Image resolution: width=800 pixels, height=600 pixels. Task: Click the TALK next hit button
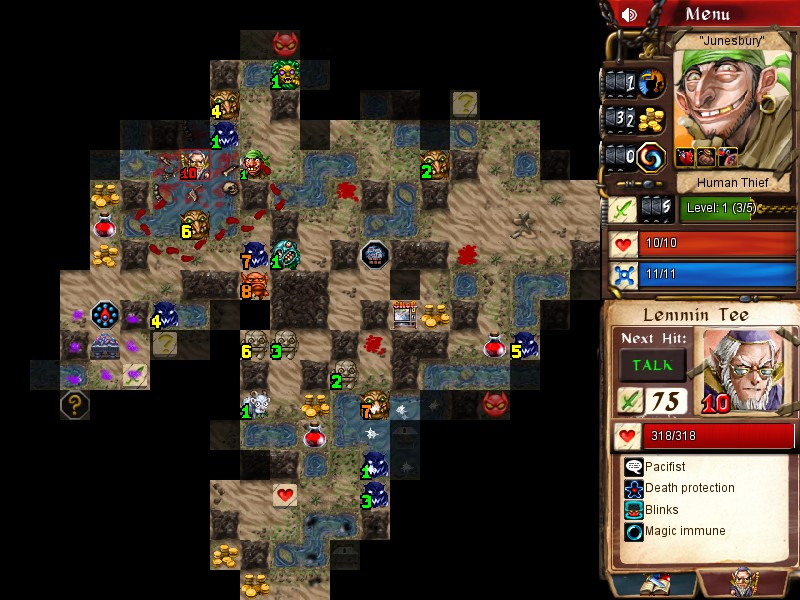pyautogui.click(x=651, y=365)
